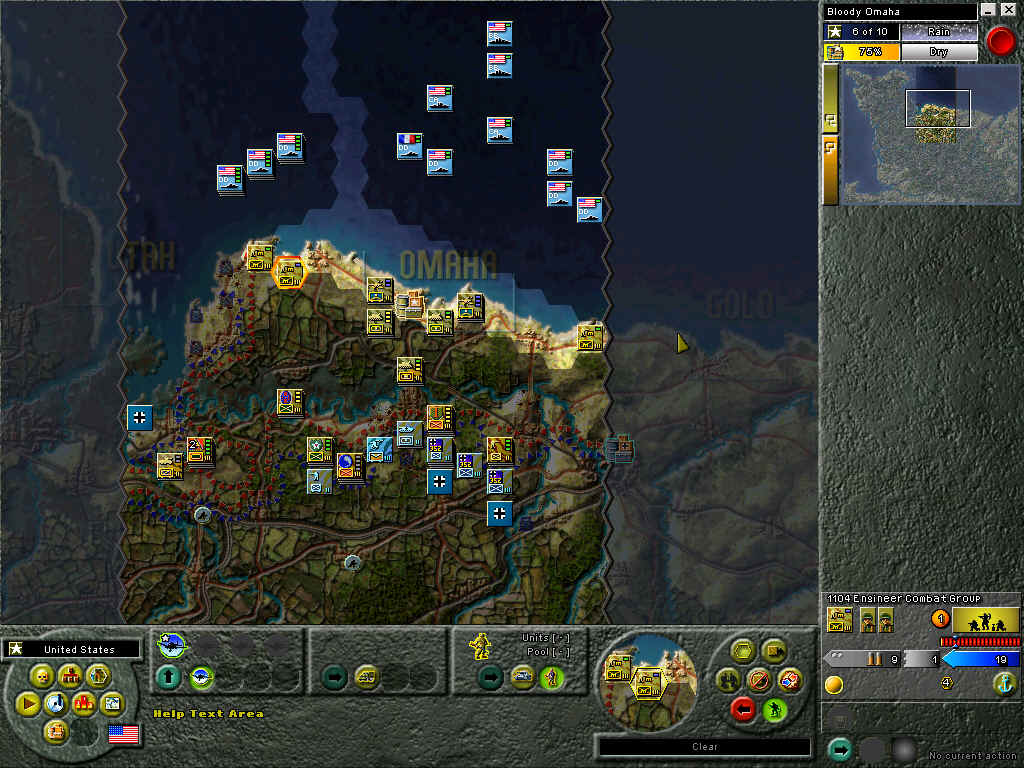1024x768 pixels.
Task: Click the teal up-arrow button
Action: 169,678
